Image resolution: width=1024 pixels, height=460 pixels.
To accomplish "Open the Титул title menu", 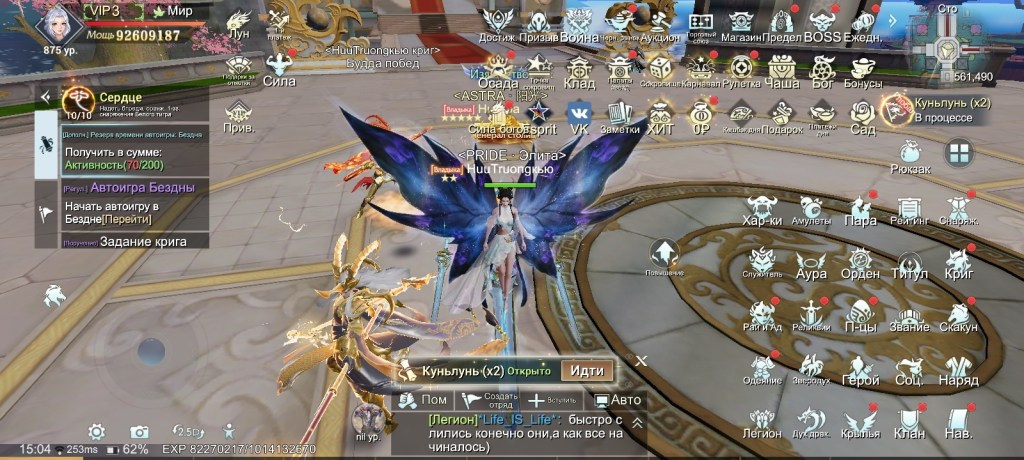I will tap(909, 262).
